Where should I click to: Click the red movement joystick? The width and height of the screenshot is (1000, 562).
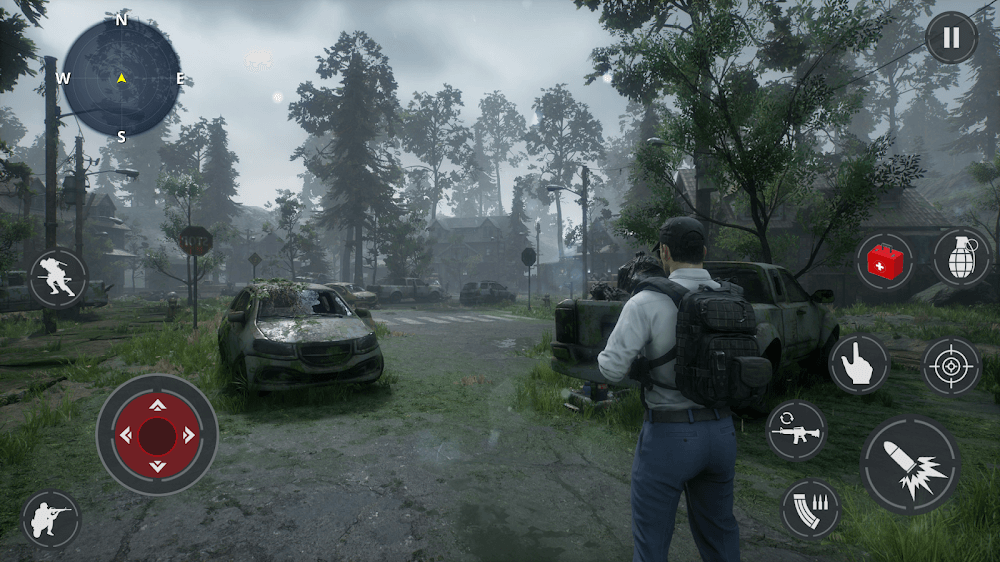(157, 435)
